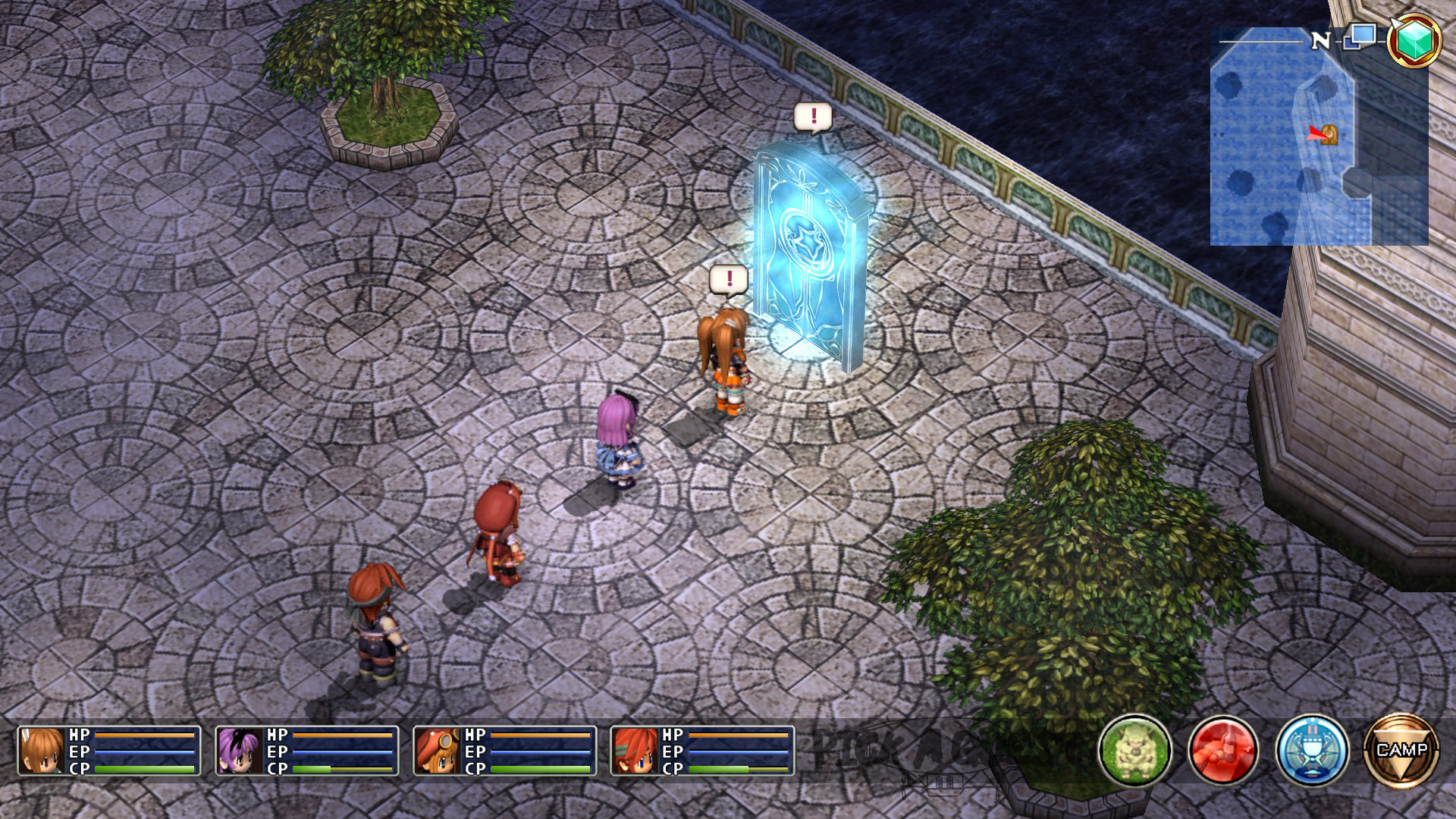Open the CAMP menu

1401,750
